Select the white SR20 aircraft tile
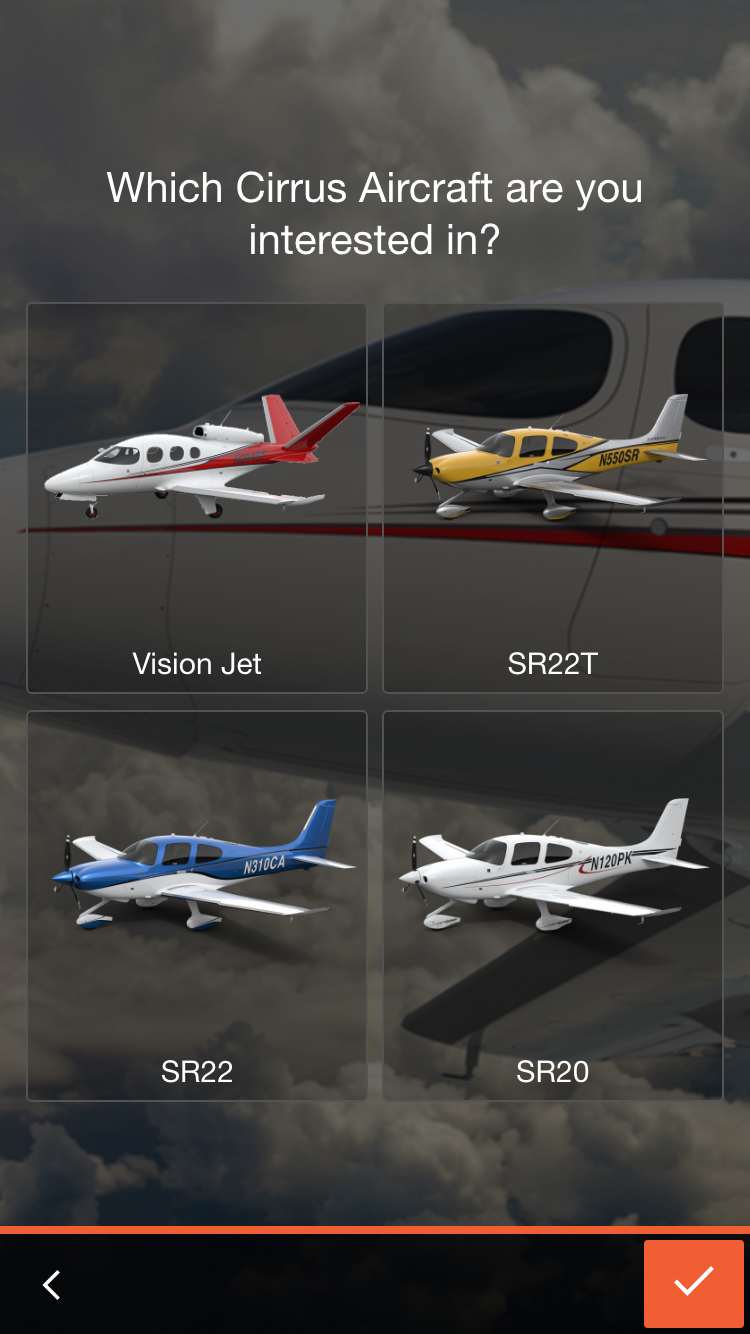 coord(553,905)
